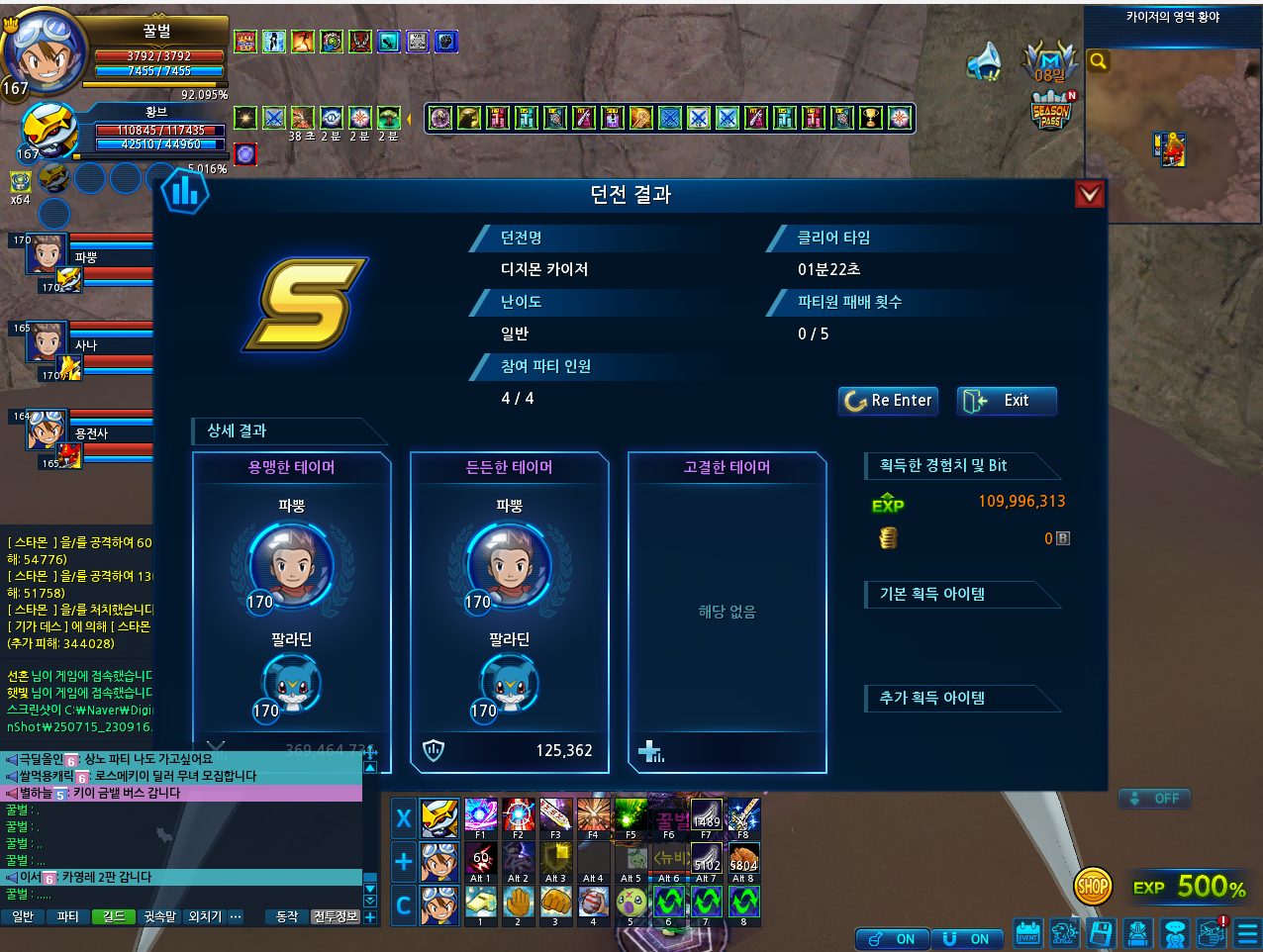1263x952 pixels.
Task: Open the 전투정보 combat info tab
Action: 335,916
